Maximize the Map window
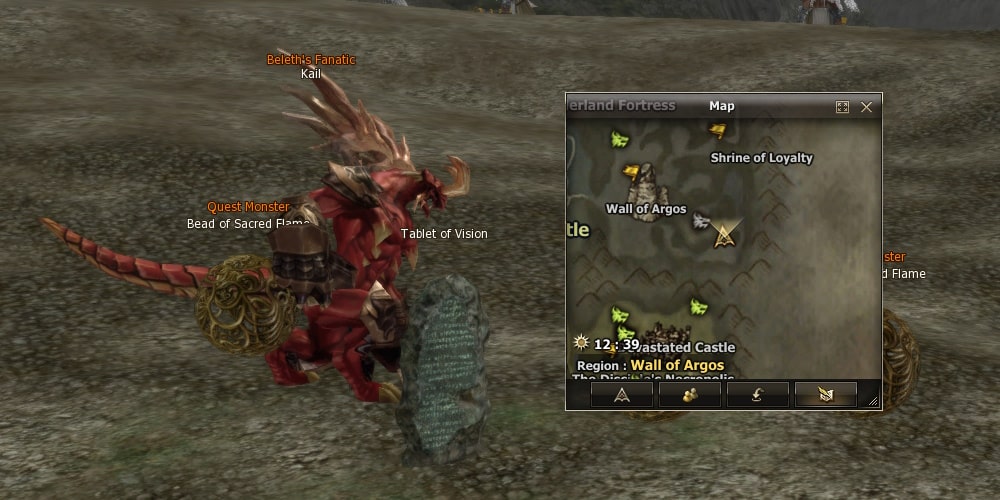The height and width of the screenshot is (500, 1000). (x=842, y=107)
